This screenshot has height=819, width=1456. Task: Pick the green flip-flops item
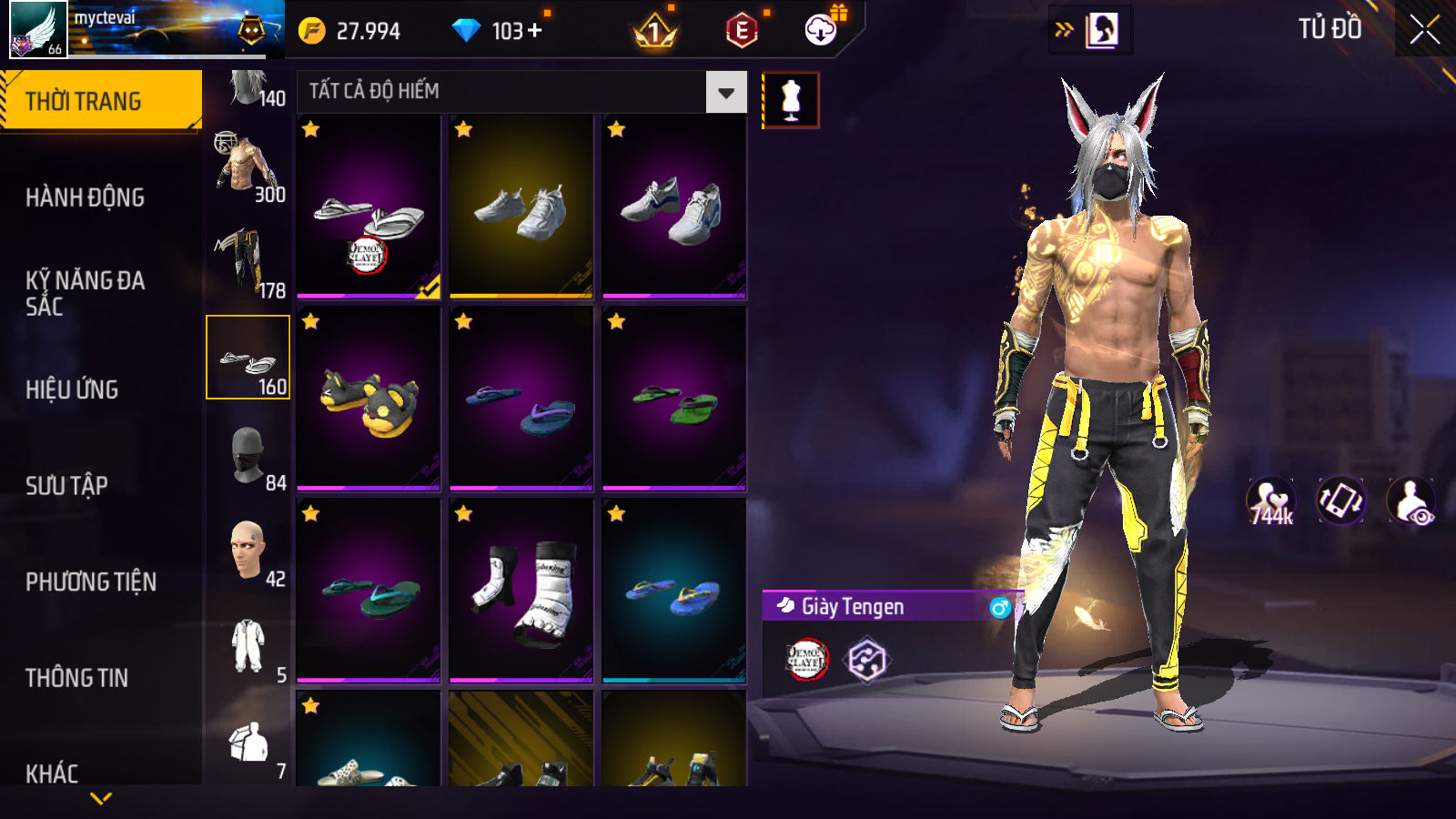tap(674, 400)
